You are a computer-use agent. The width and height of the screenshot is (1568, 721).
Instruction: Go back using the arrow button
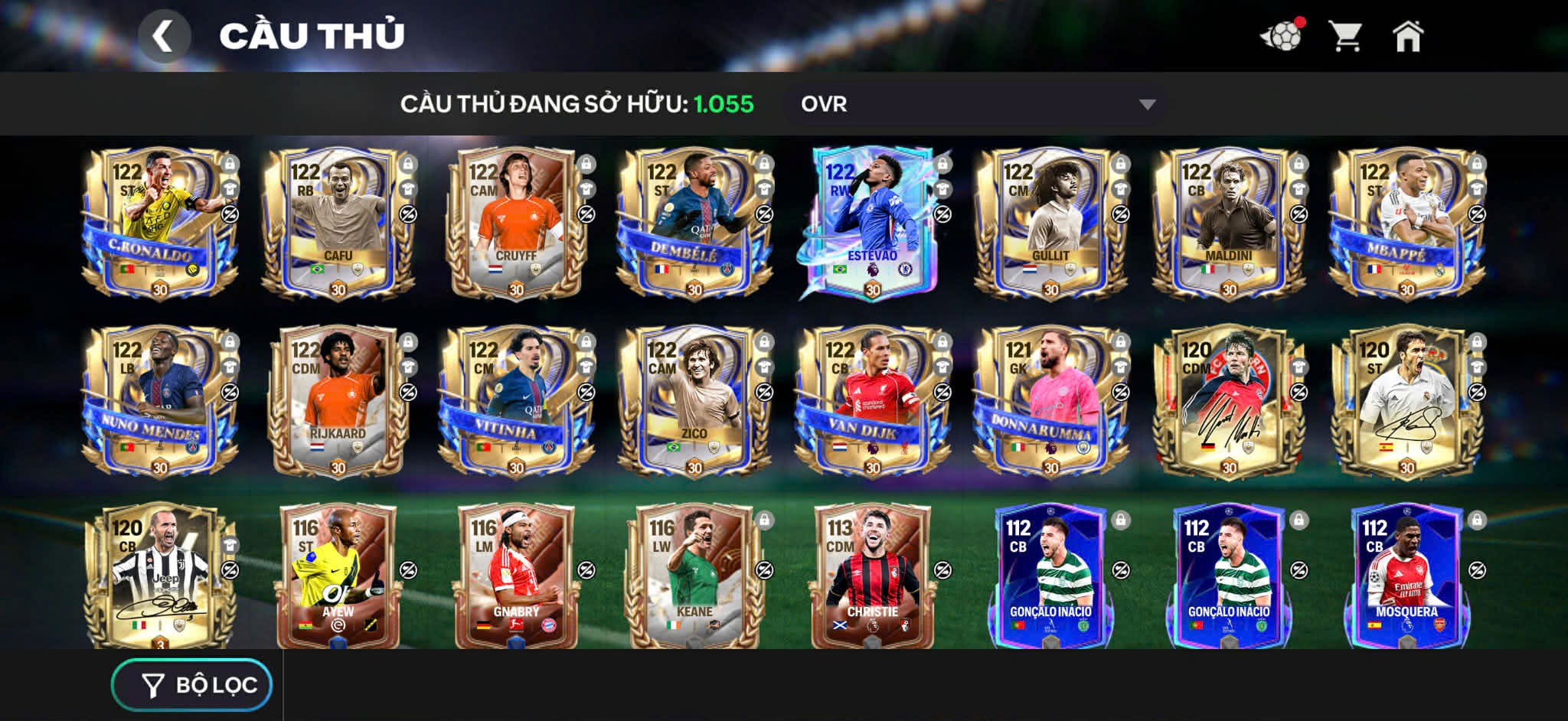click(163, 36)
